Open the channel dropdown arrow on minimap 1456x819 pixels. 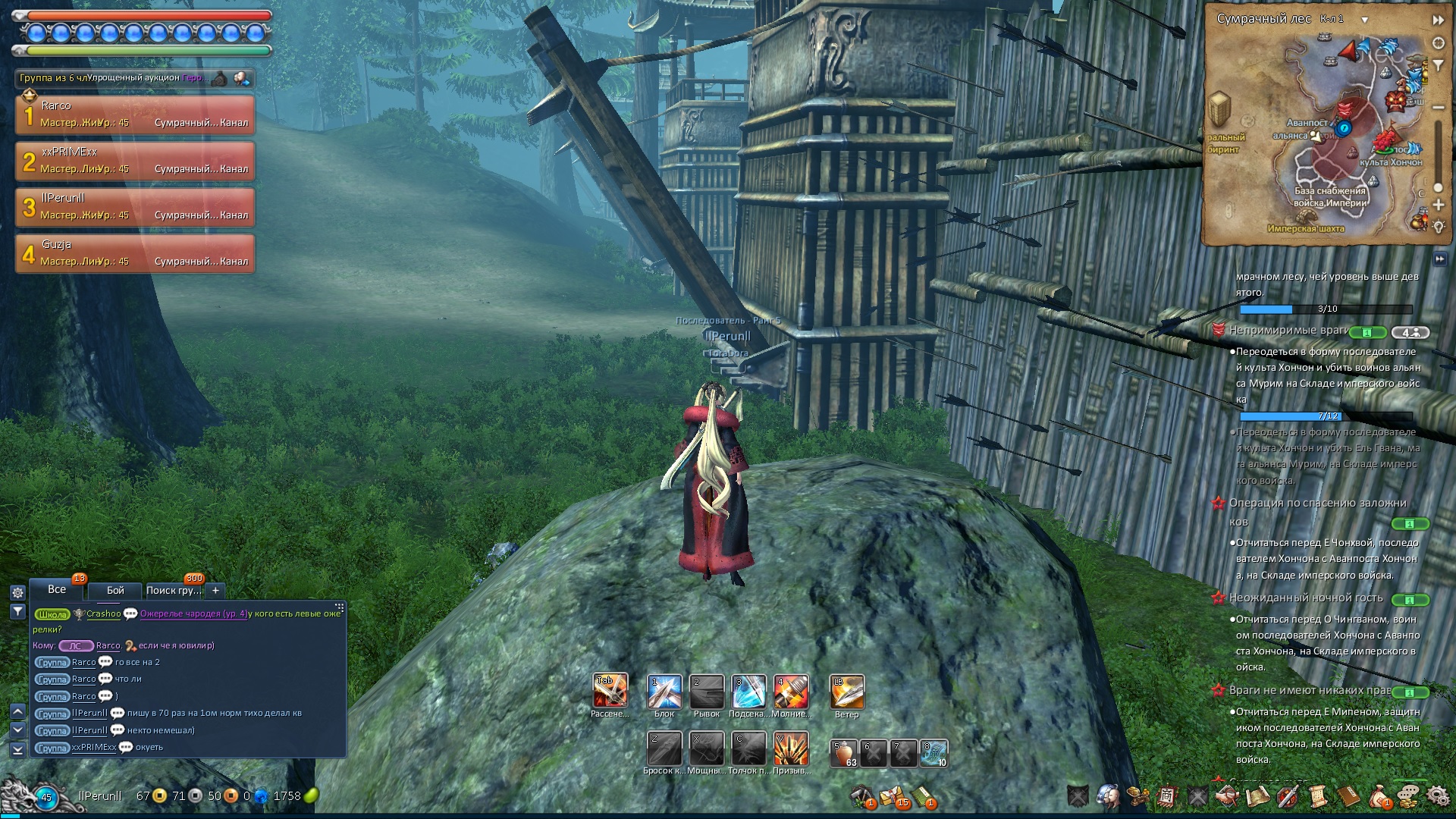(1364, 20)
